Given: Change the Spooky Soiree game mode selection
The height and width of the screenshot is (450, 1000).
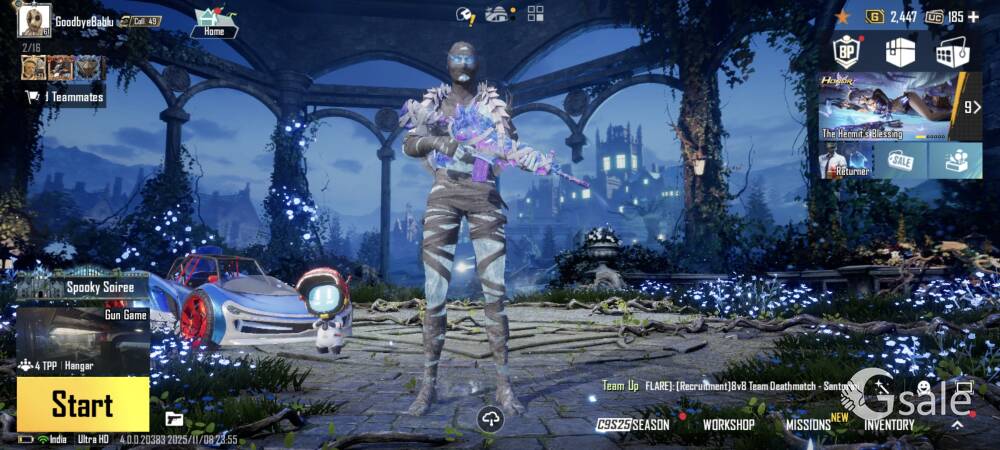Looking at the screenshot, I should [x=82, y=288].
